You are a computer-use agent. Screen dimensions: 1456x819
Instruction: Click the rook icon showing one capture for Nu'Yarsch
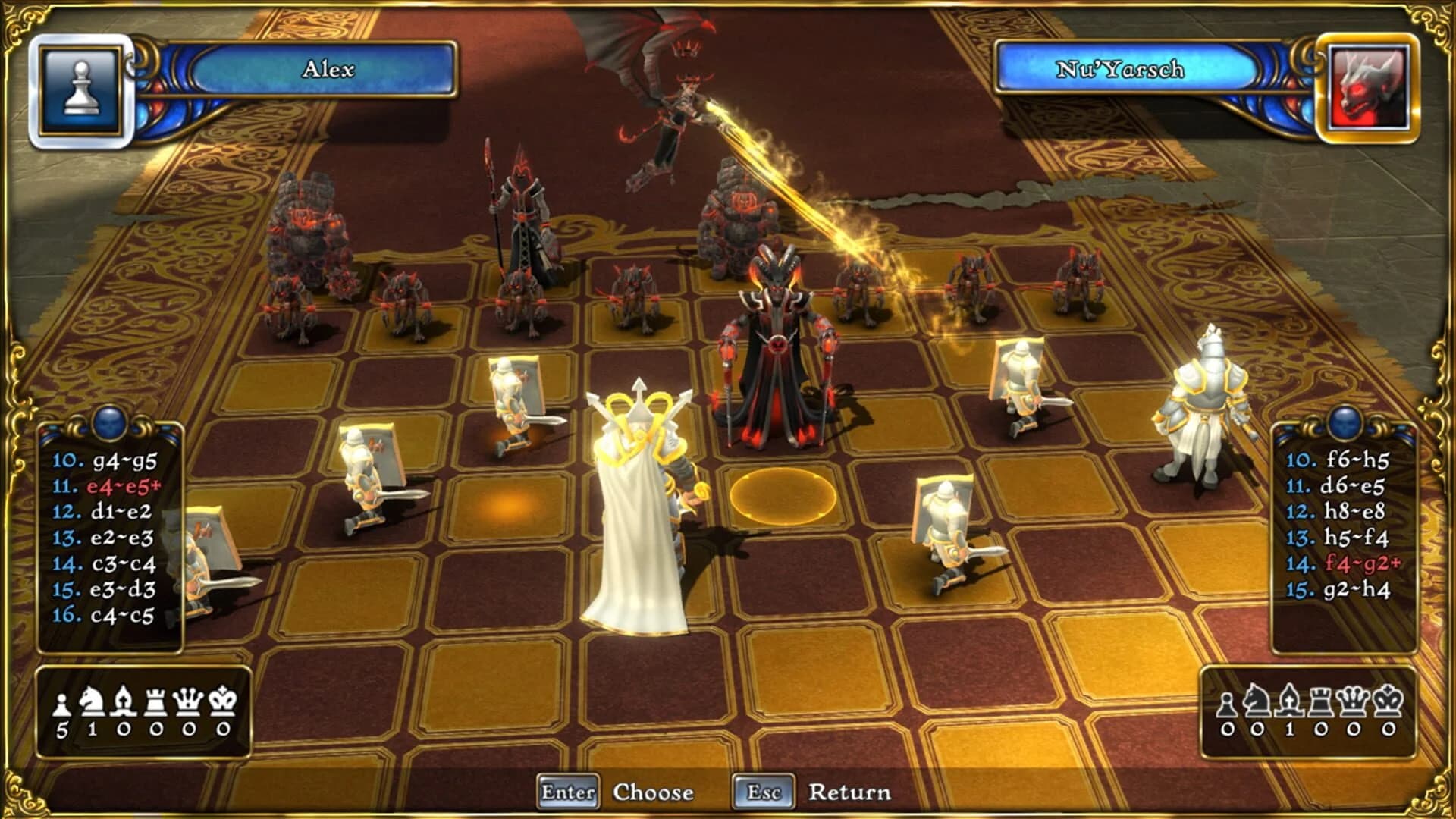point(1320,701)
